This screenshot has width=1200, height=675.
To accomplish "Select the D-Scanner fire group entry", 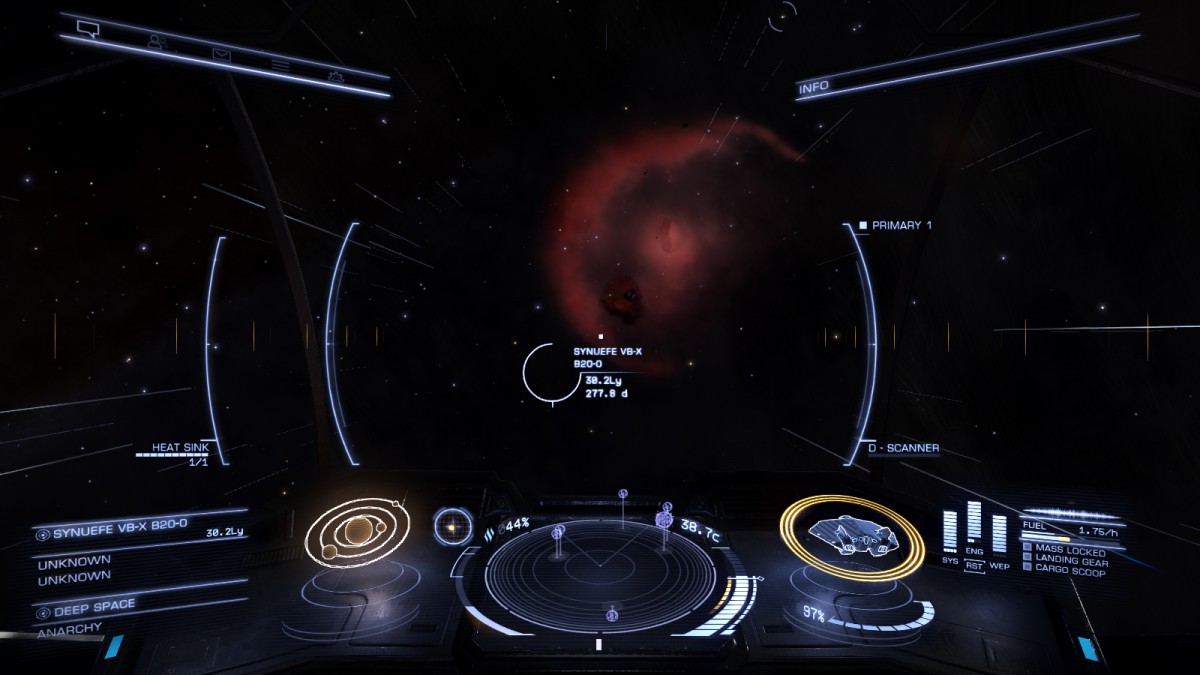I will tap(903, 449).
